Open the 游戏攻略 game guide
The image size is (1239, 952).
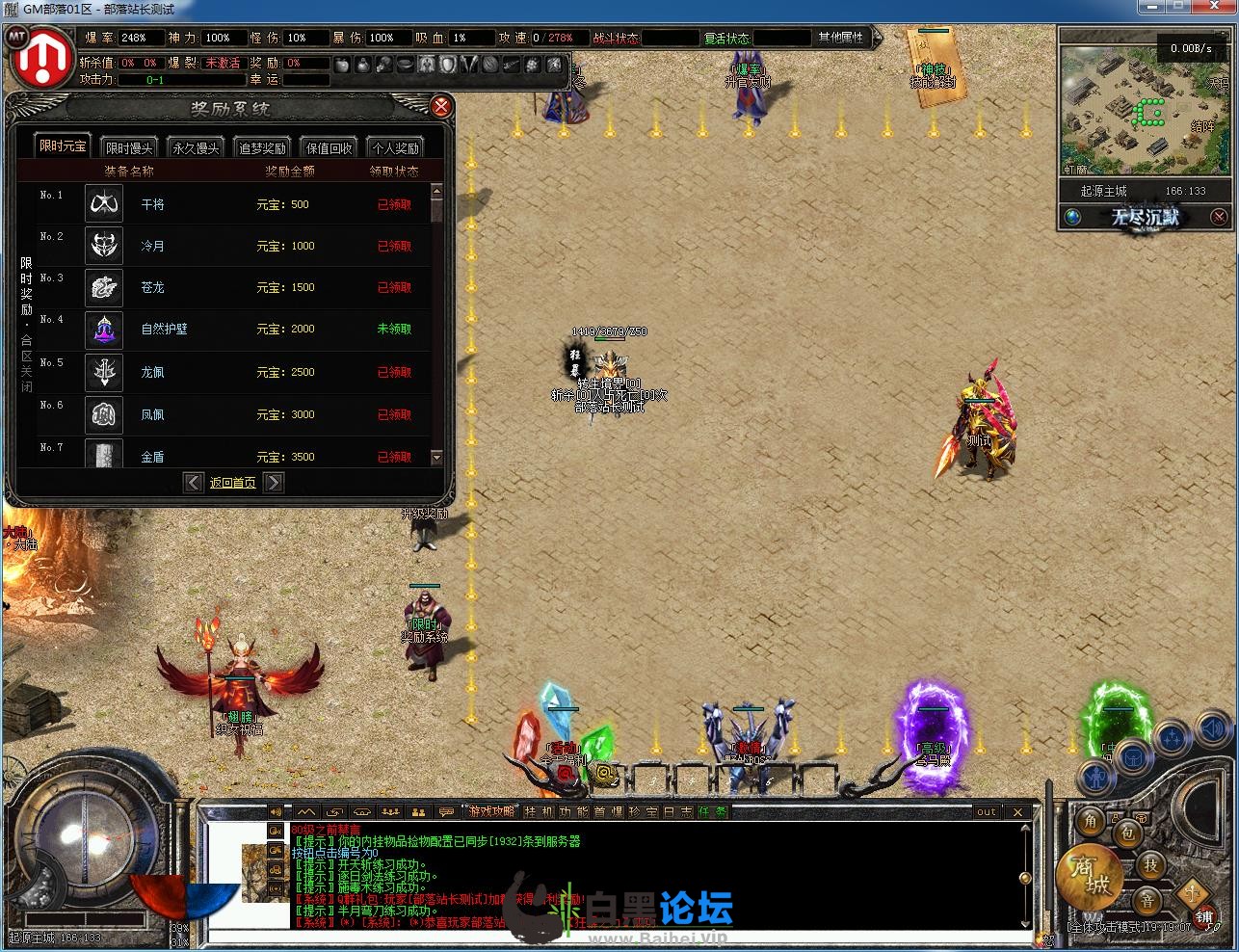tap(491, 811)
